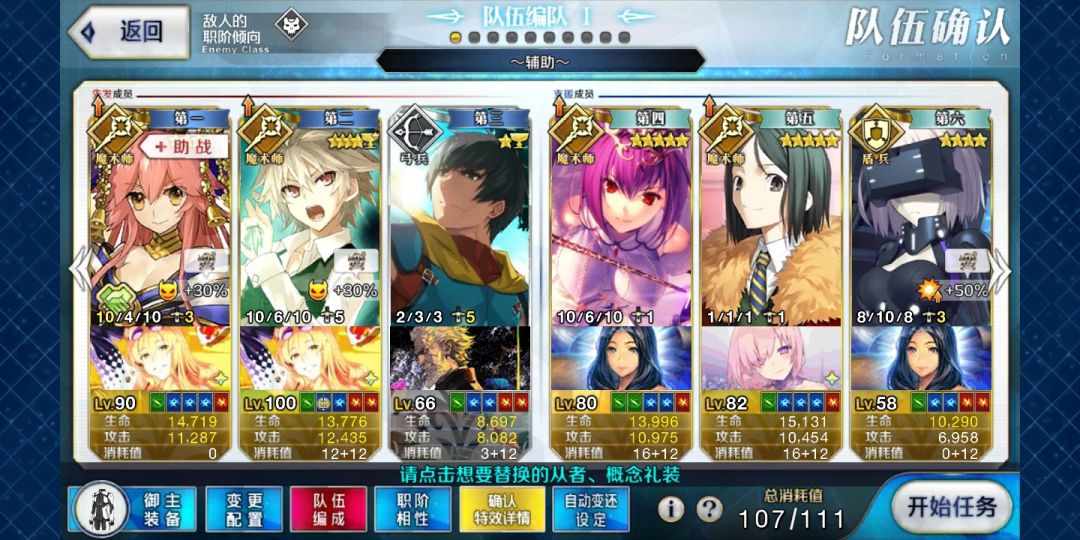Start the quest with 开始任务
This screenshot has width=1080, height=540.
(951, 506)
